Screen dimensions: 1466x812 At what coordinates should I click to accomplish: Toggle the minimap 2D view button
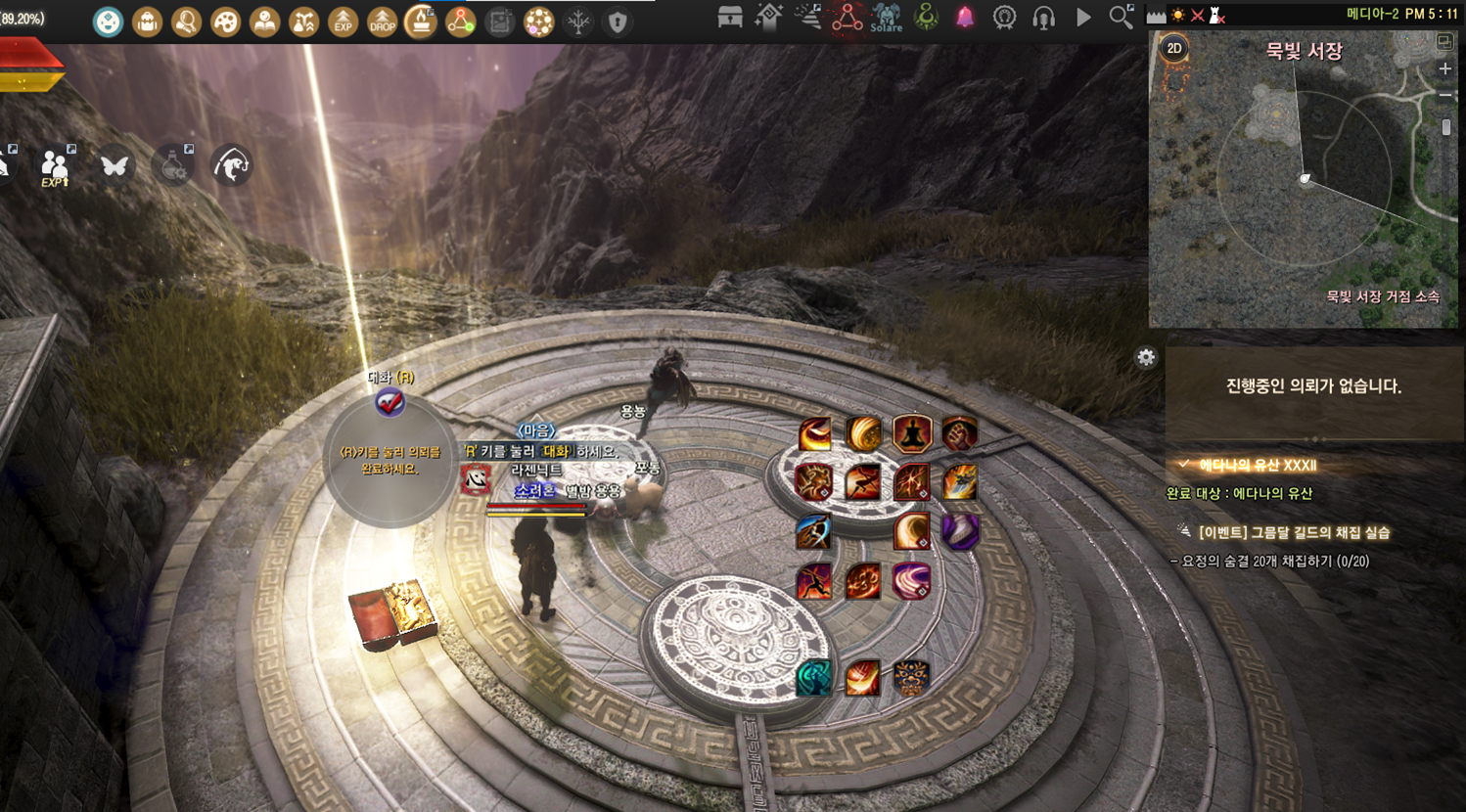click(x=1174, y=48)
